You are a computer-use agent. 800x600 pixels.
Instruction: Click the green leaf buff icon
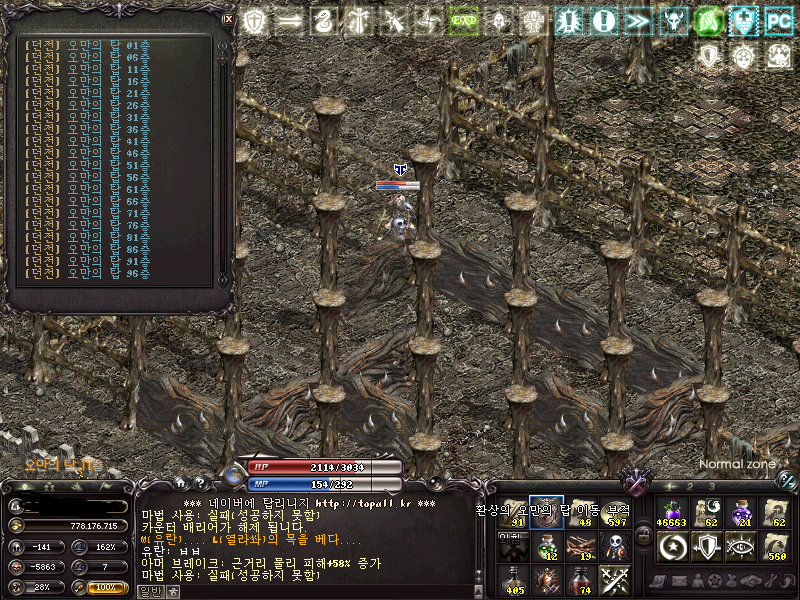tap(708, 20)
